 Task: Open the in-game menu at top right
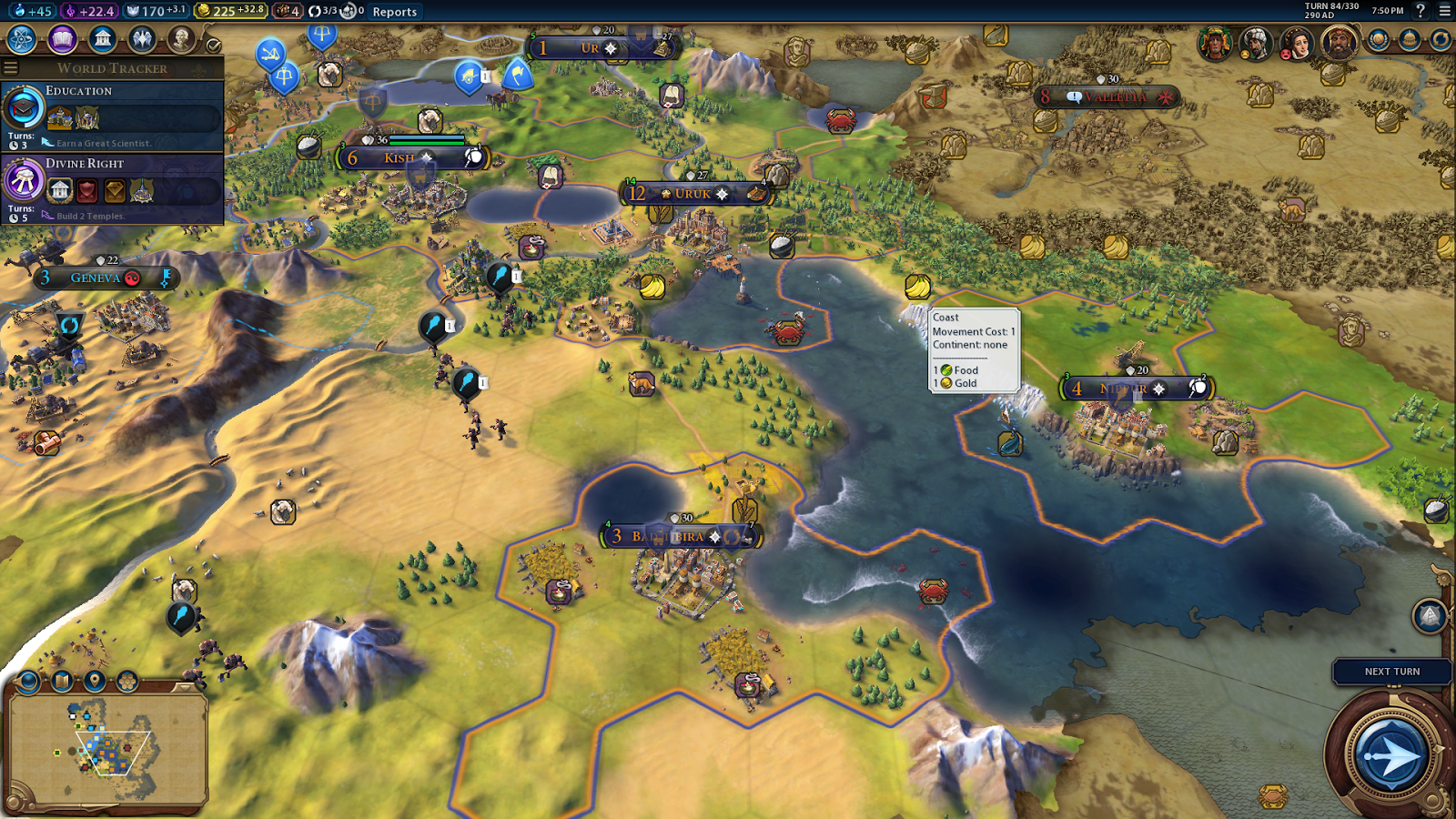pyautogui.click(x=1443, y=11)
